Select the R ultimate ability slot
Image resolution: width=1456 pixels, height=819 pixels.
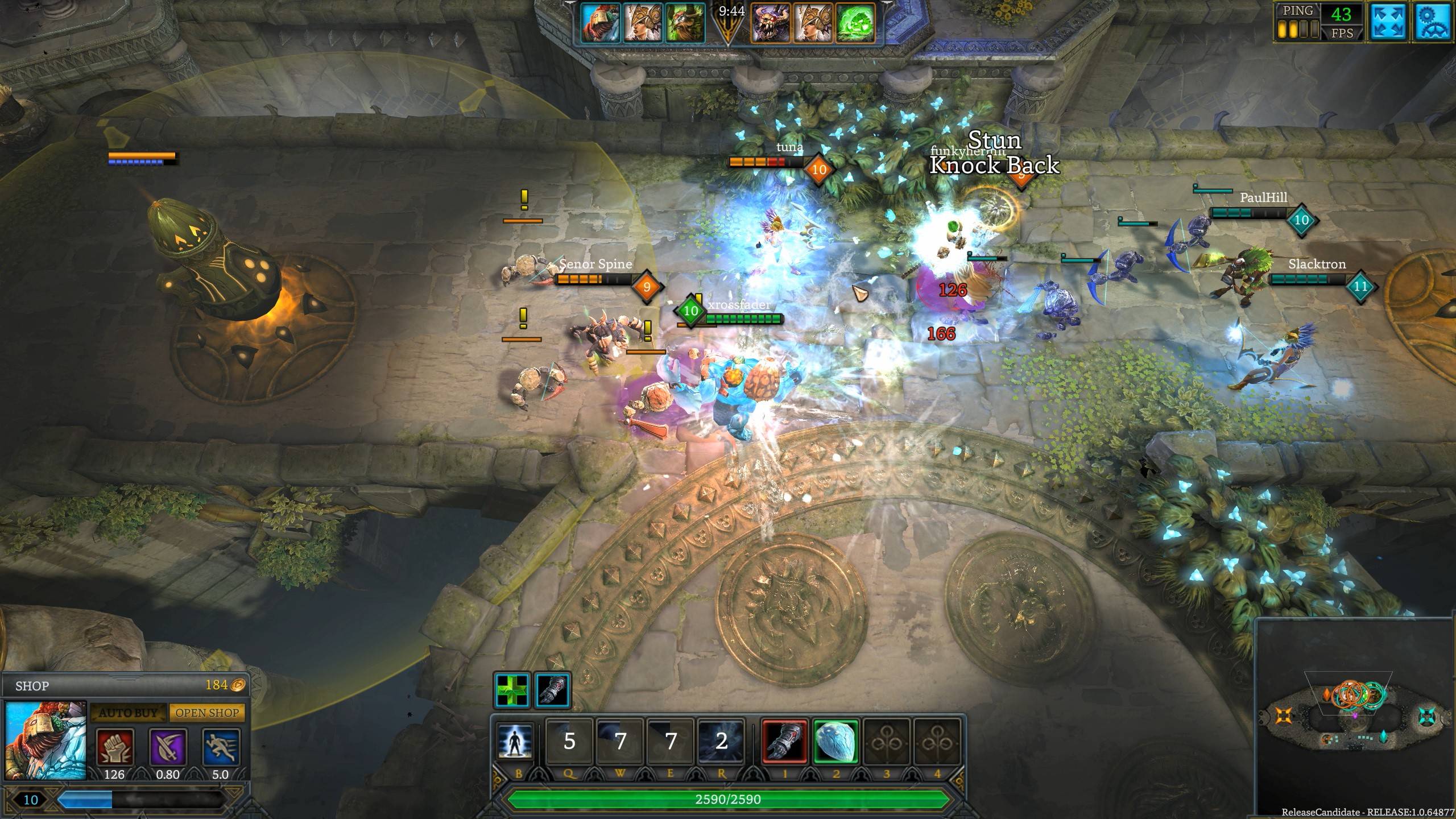(721, 741)
